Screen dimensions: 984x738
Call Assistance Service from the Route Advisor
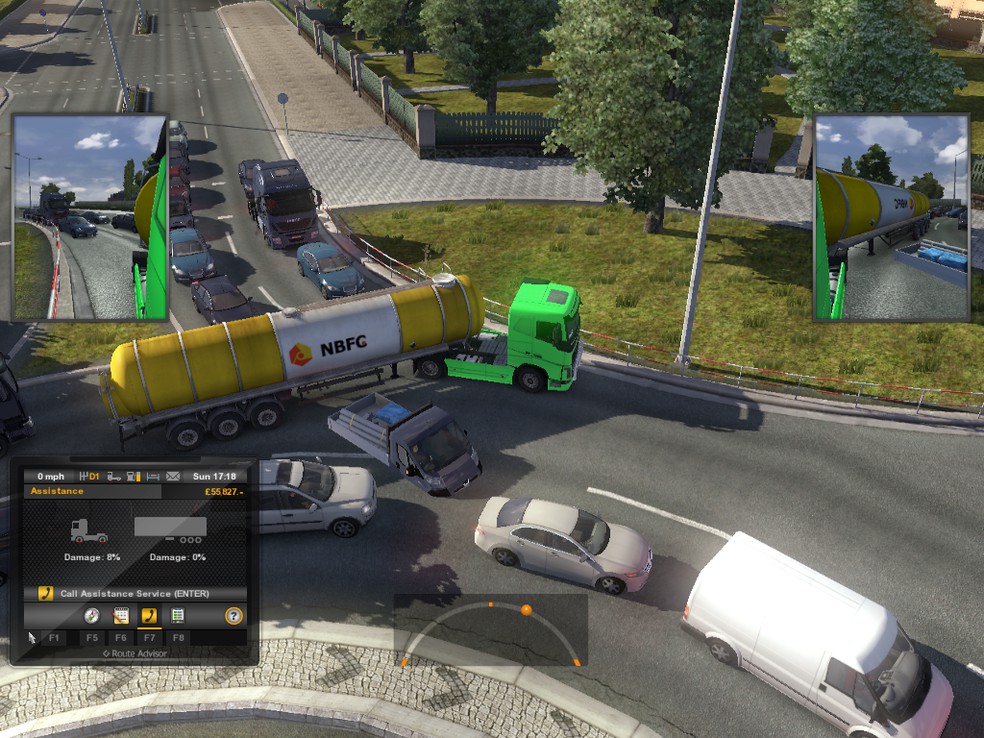(x=134, y=593)
